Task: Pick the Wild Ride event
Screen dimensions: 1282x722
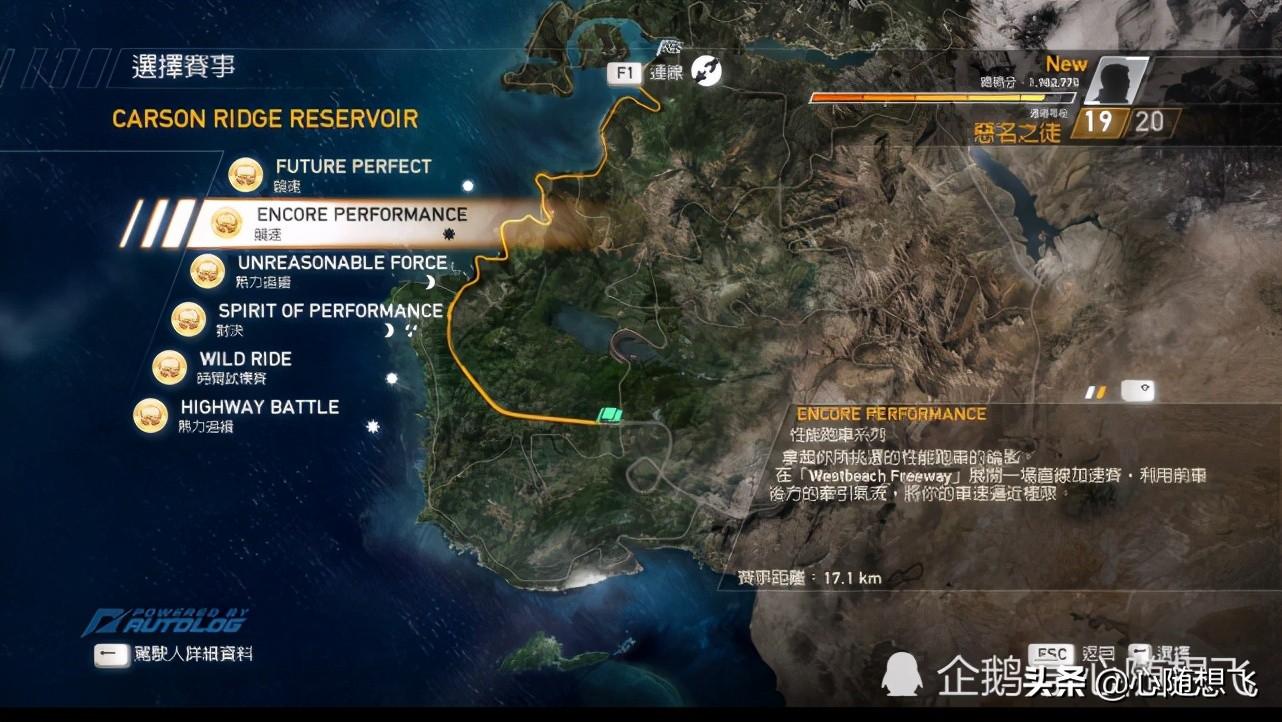Action: click(x=245, y=360)
